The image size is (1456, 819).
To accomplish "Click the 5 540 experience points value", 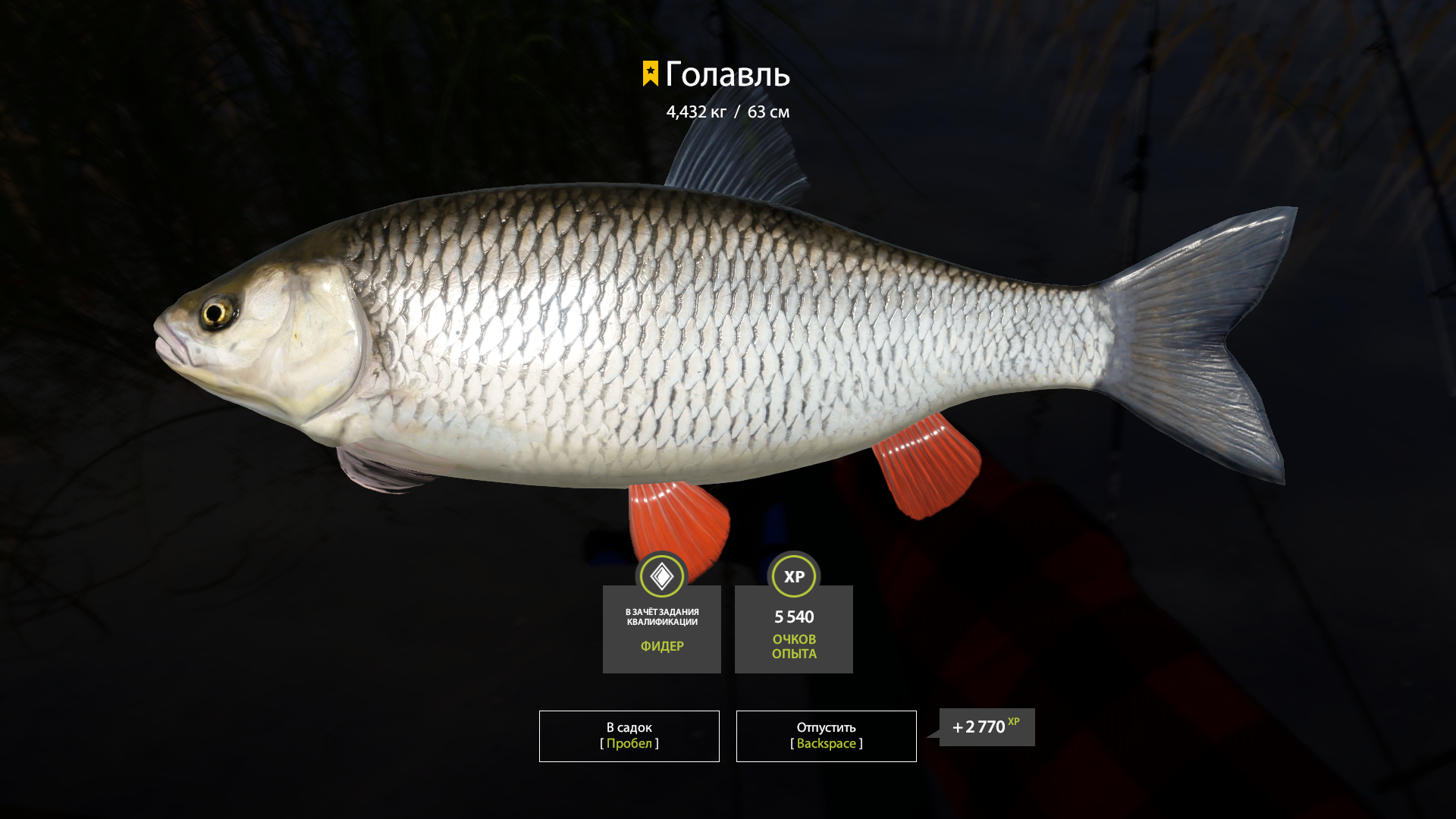I will click(x=793, y=617).
